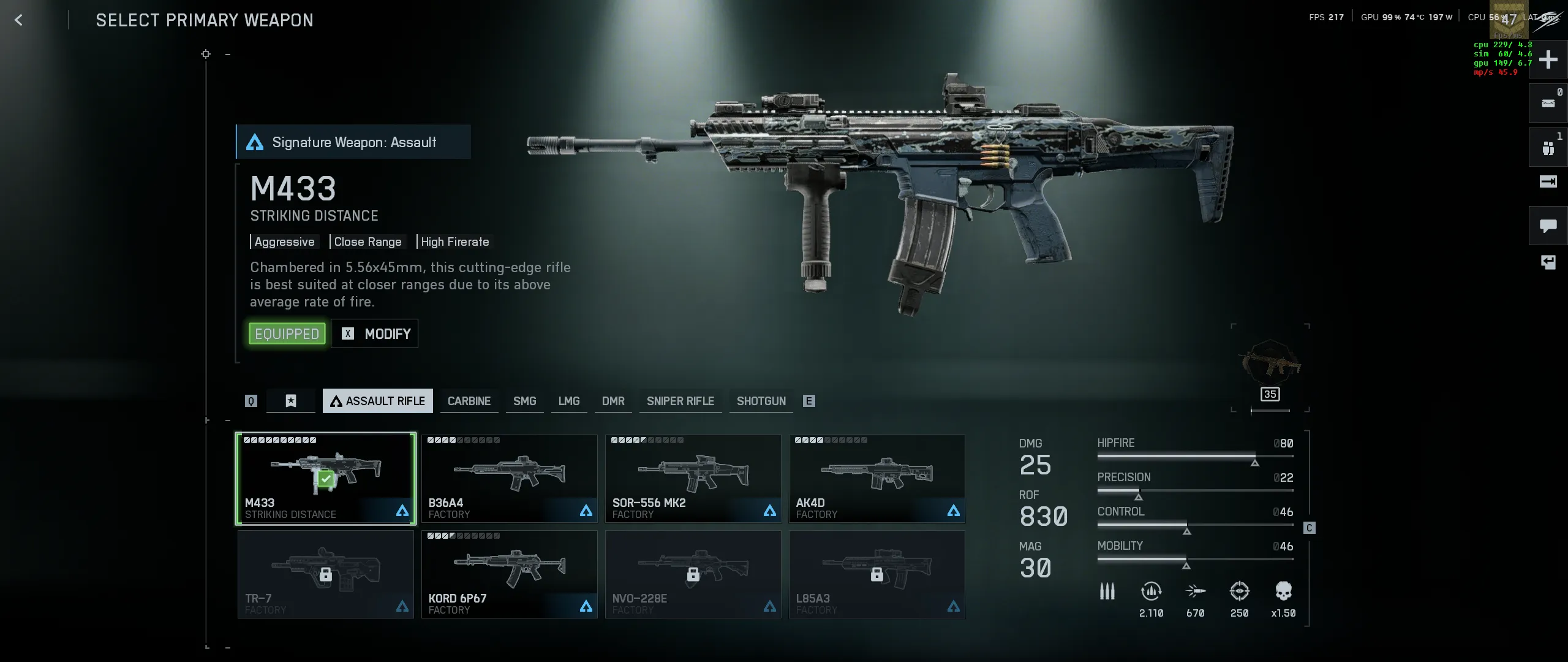Click the plus icon on the right sidebar

point(1548,59)
